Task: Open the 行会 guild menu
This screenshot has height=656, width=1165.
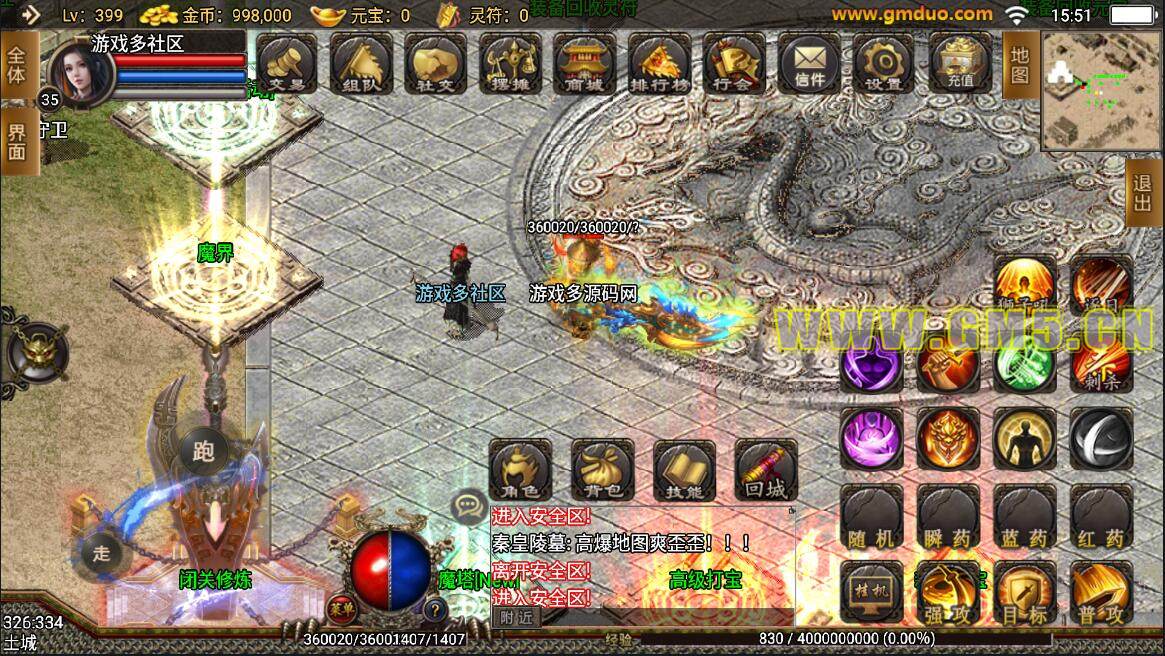Action: (x=733, y=63)
